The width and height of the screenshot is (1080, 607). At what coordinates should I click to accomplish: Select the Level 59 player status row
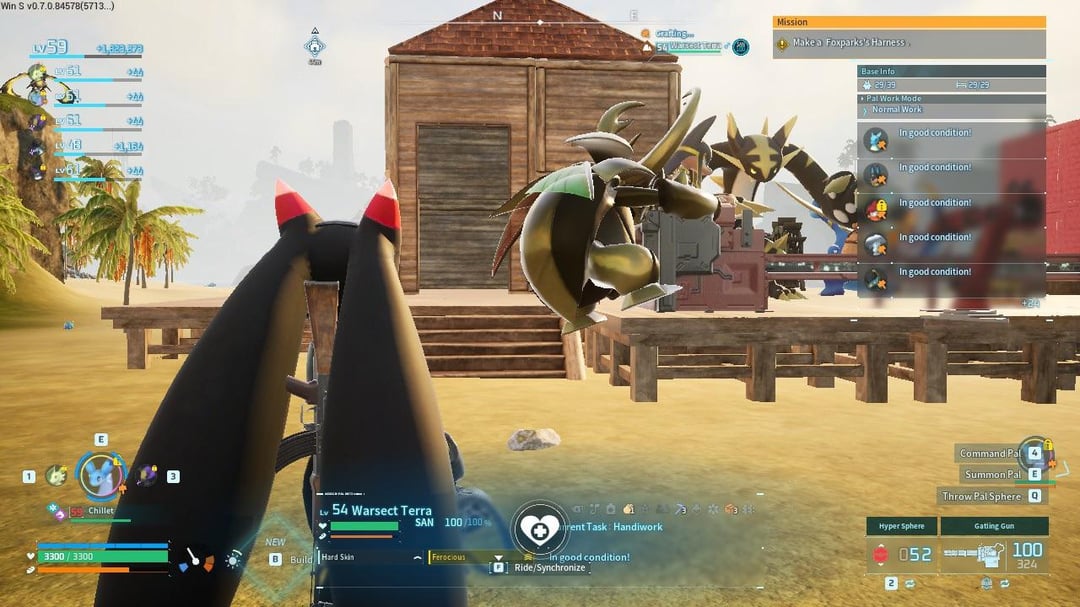(88, 48)
